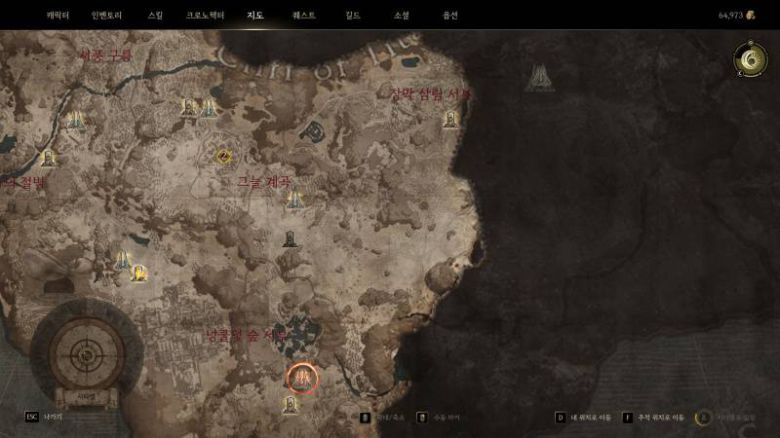780x438 pixels.
Task: Show the 소셜 (Social) tab
Action: [401, 15]
